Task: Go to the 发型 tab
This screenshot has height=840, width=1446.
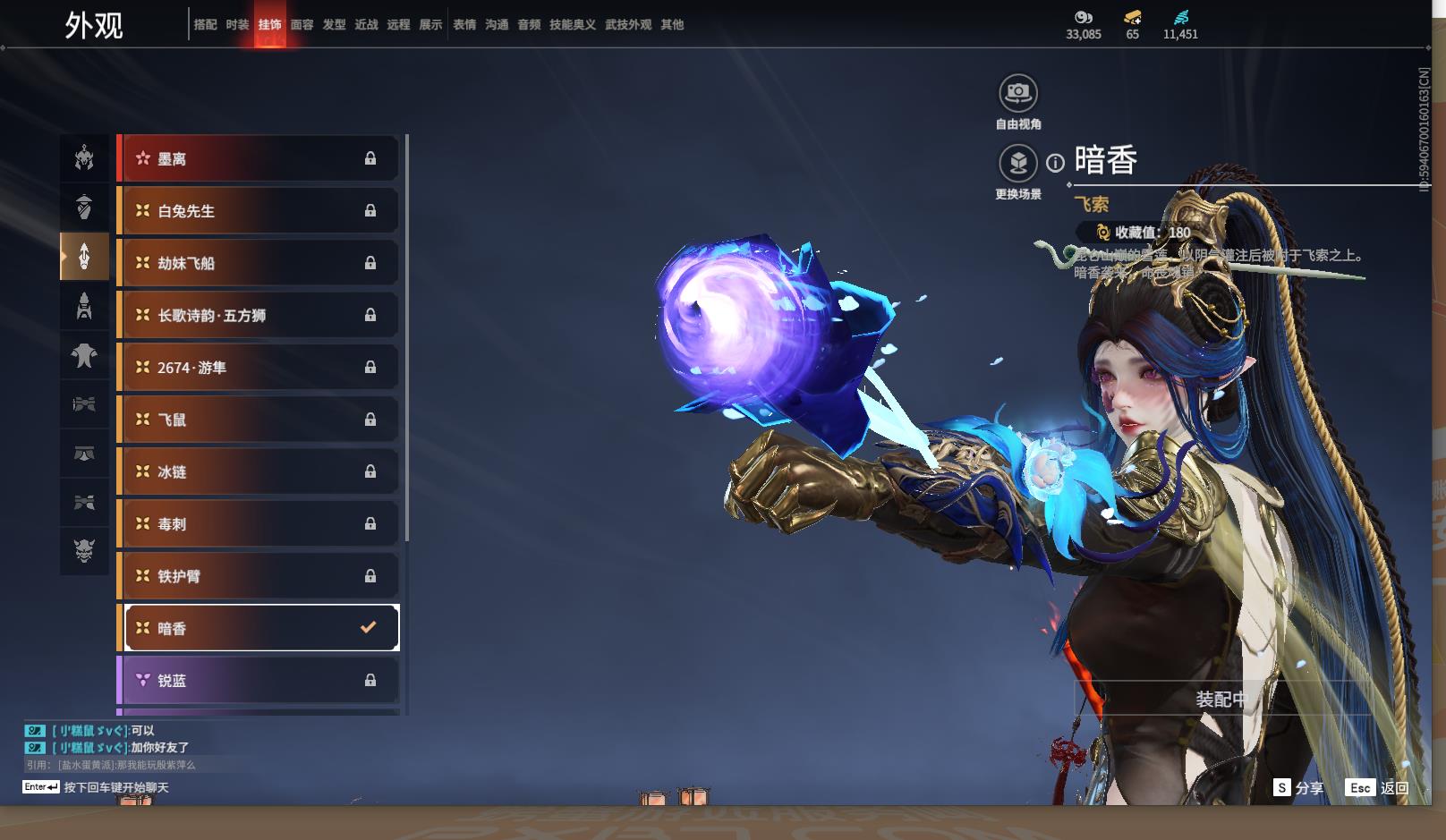Action: pyautogui.click(x=334, y=25)
